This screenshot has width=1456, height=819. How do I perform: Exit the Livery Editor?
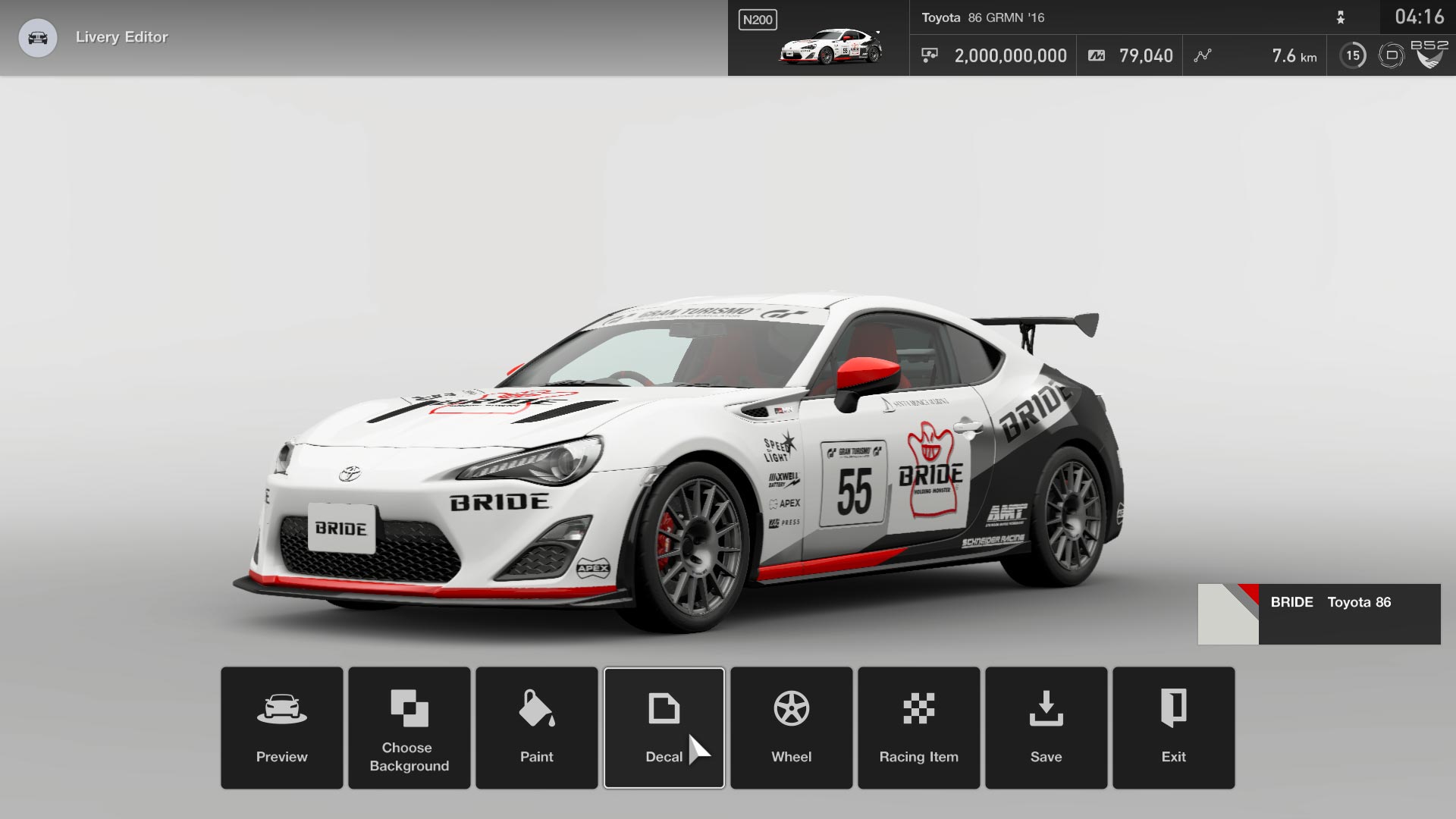coord(1173,728)
